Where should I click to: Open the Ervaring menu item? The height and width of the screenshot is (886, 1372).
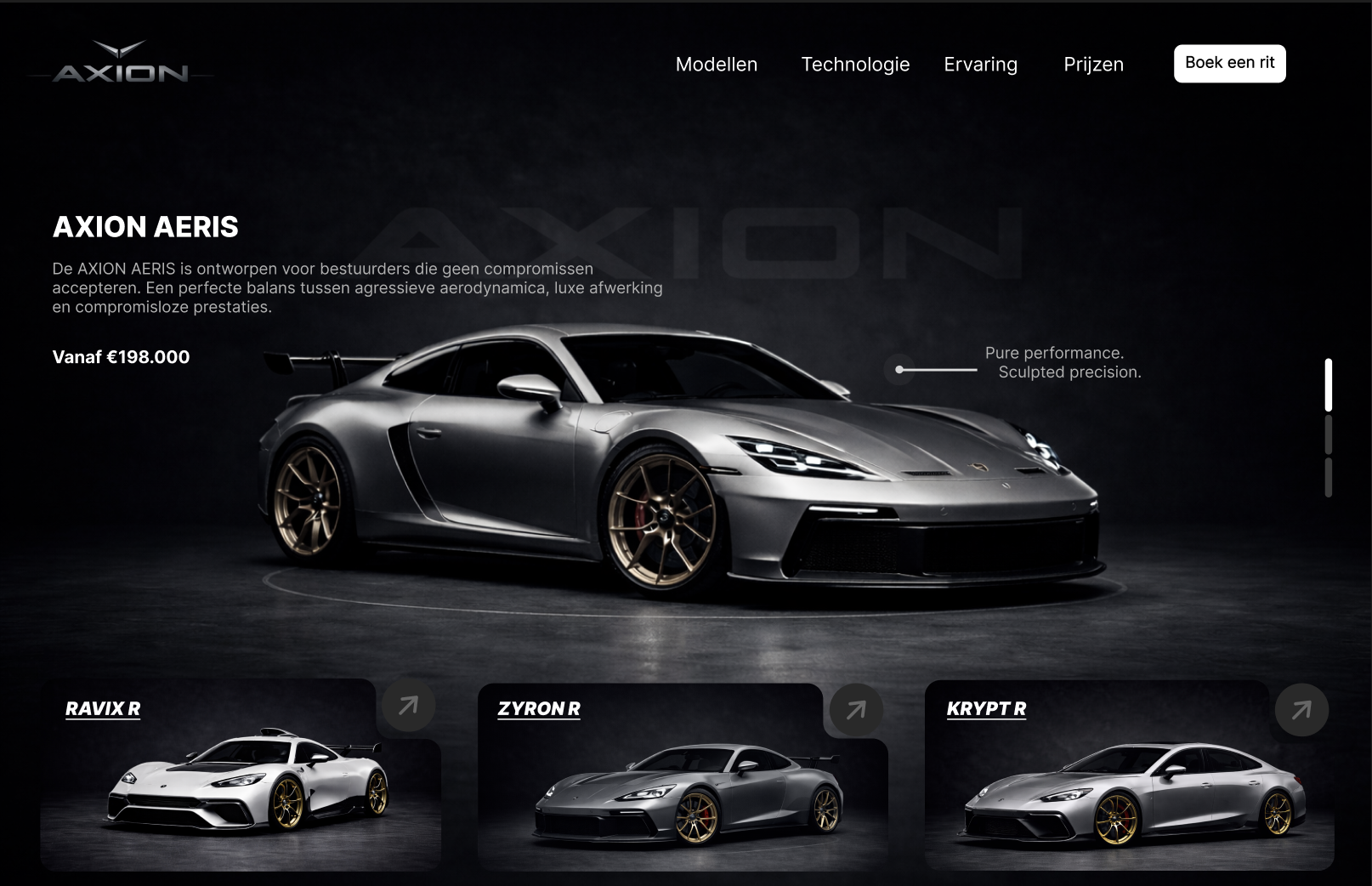[980, 64]
